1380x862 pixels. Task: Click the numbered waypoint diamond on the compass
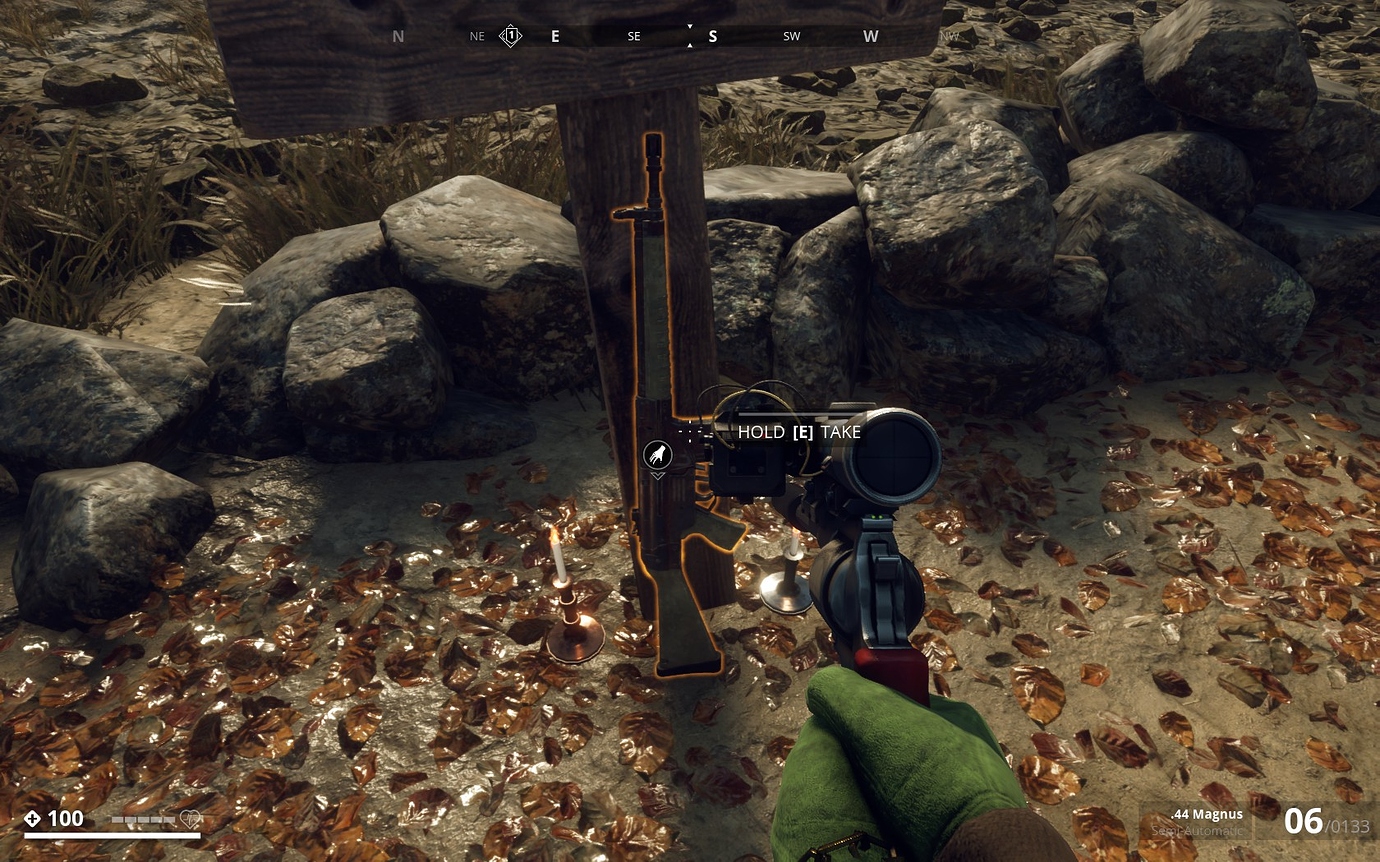point(509,34)
